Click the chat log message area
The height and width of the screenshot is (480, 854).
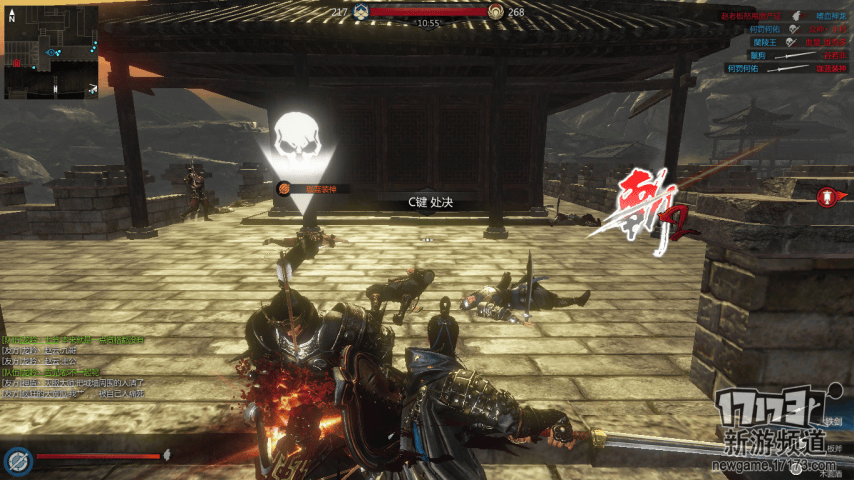[x=75, y=367]
